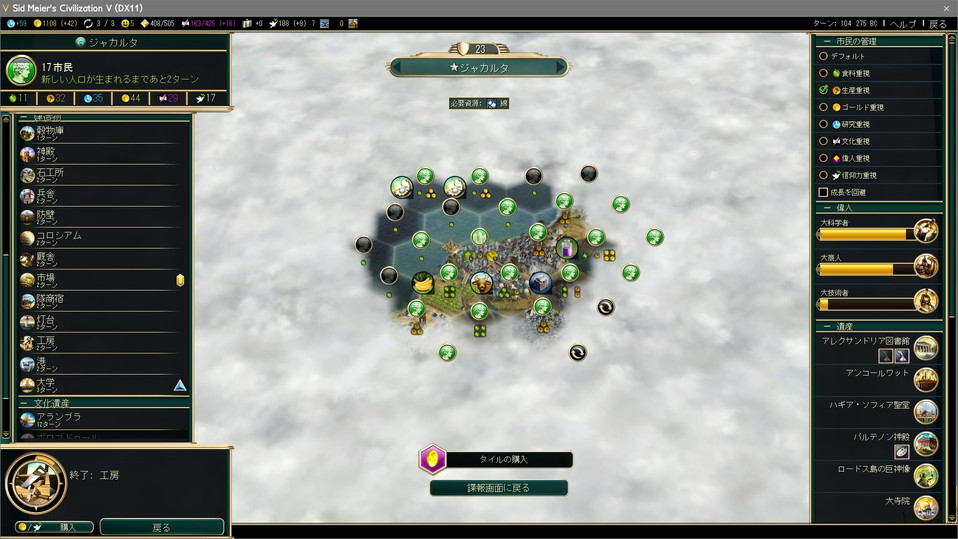Viewport: 958px width, 539px height.
Task: Choose 市場 (market) in the build list
Action: (100, 279)
